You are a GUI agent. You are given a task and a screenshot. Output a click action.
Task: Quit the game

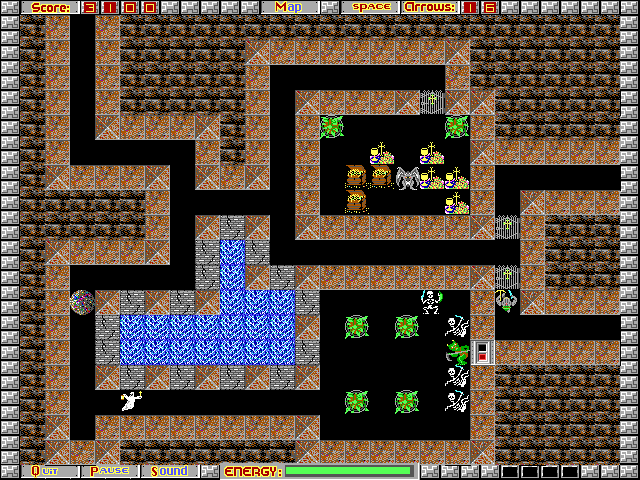pyautogui.click(x=46, y=471)
